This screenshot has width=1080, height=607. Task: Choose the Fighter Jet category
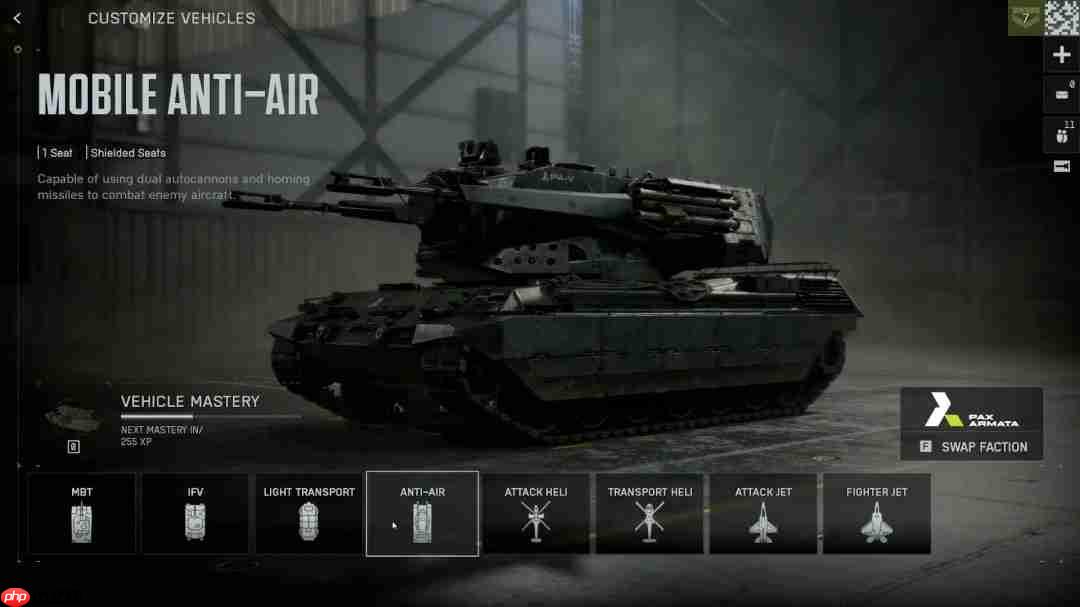877,513
